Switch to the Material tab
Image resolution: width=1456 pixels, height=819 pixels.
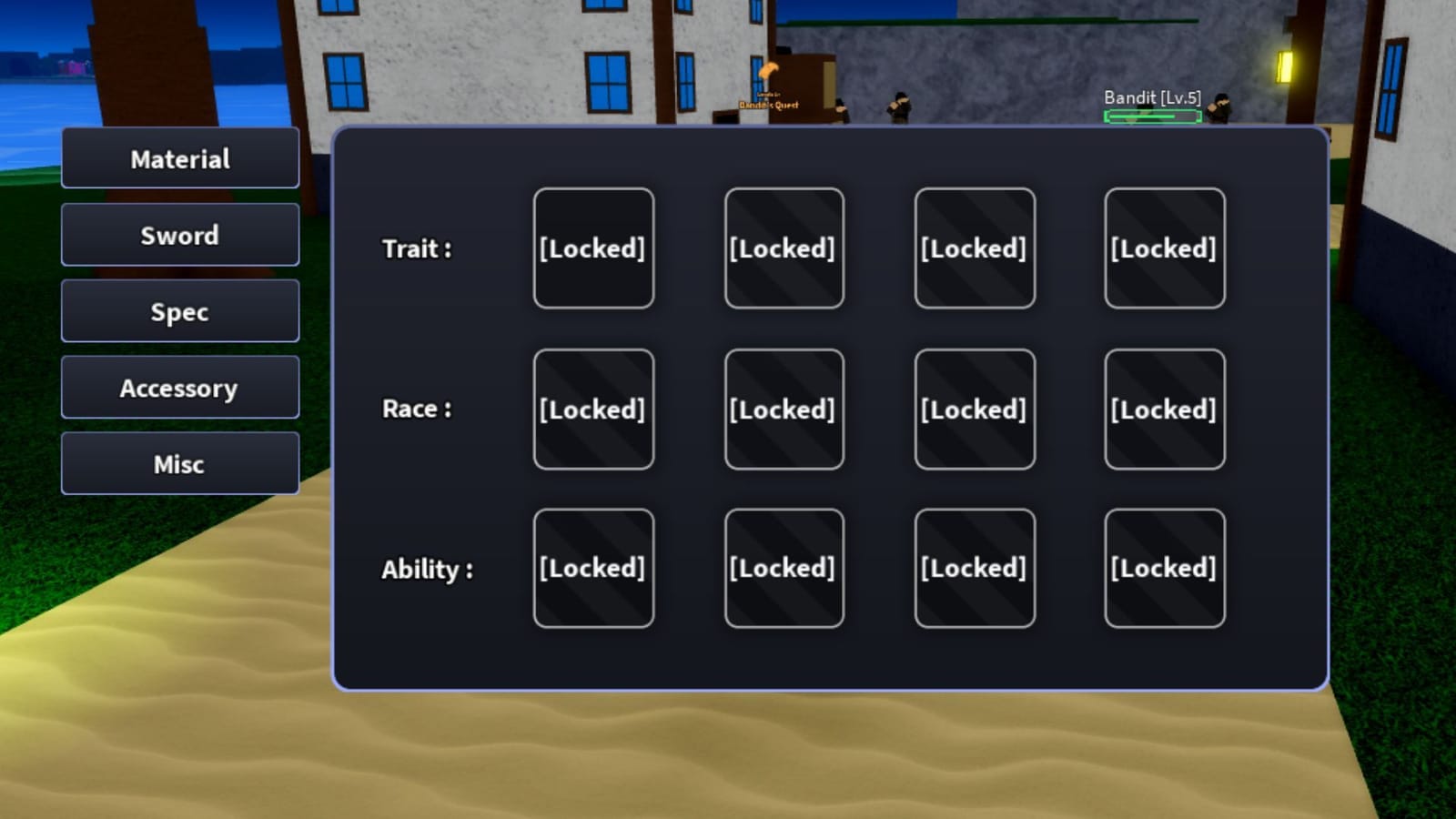pos(179,158)
